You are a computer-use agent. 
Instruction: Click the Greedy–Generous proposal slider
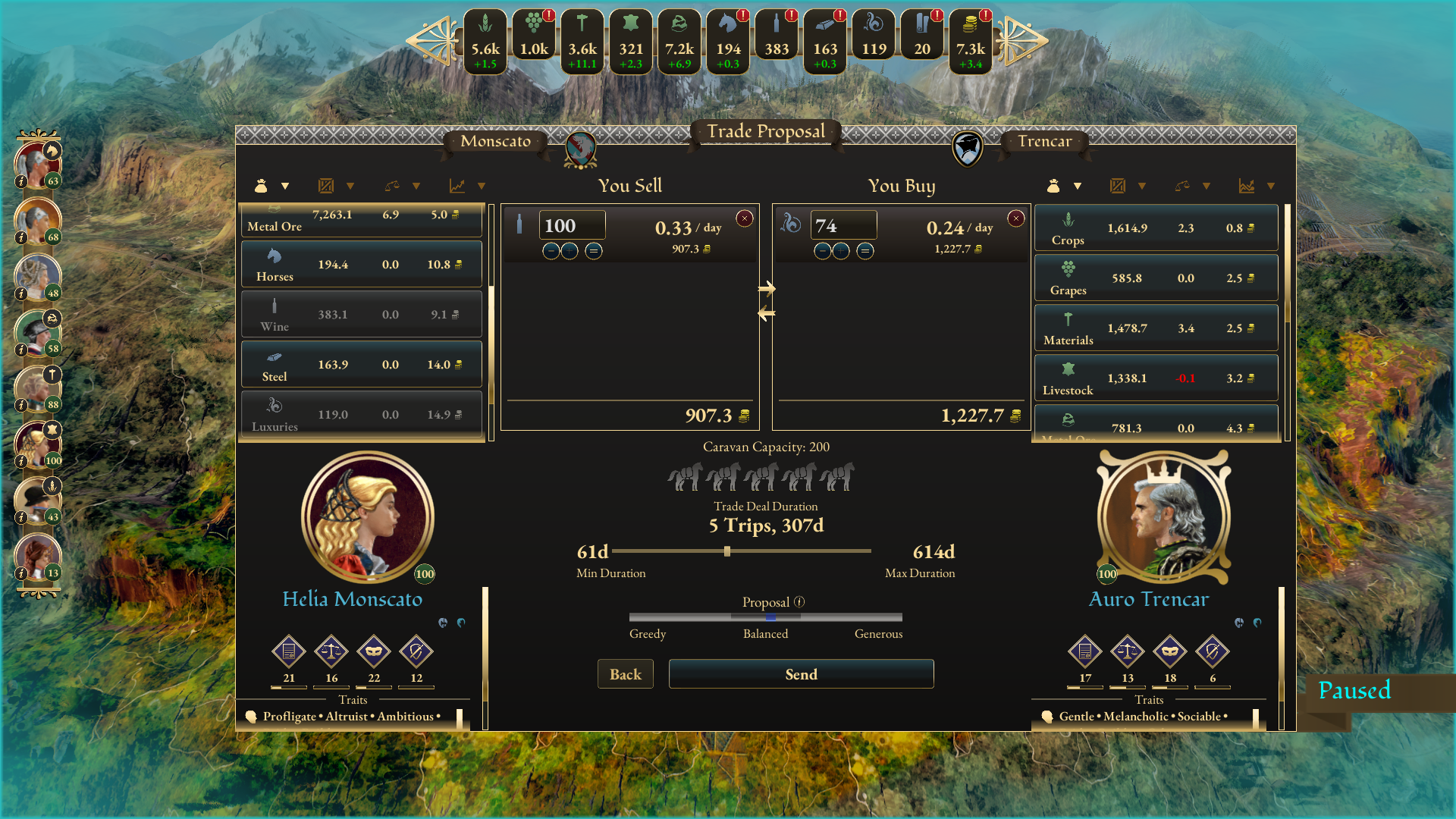766,617
